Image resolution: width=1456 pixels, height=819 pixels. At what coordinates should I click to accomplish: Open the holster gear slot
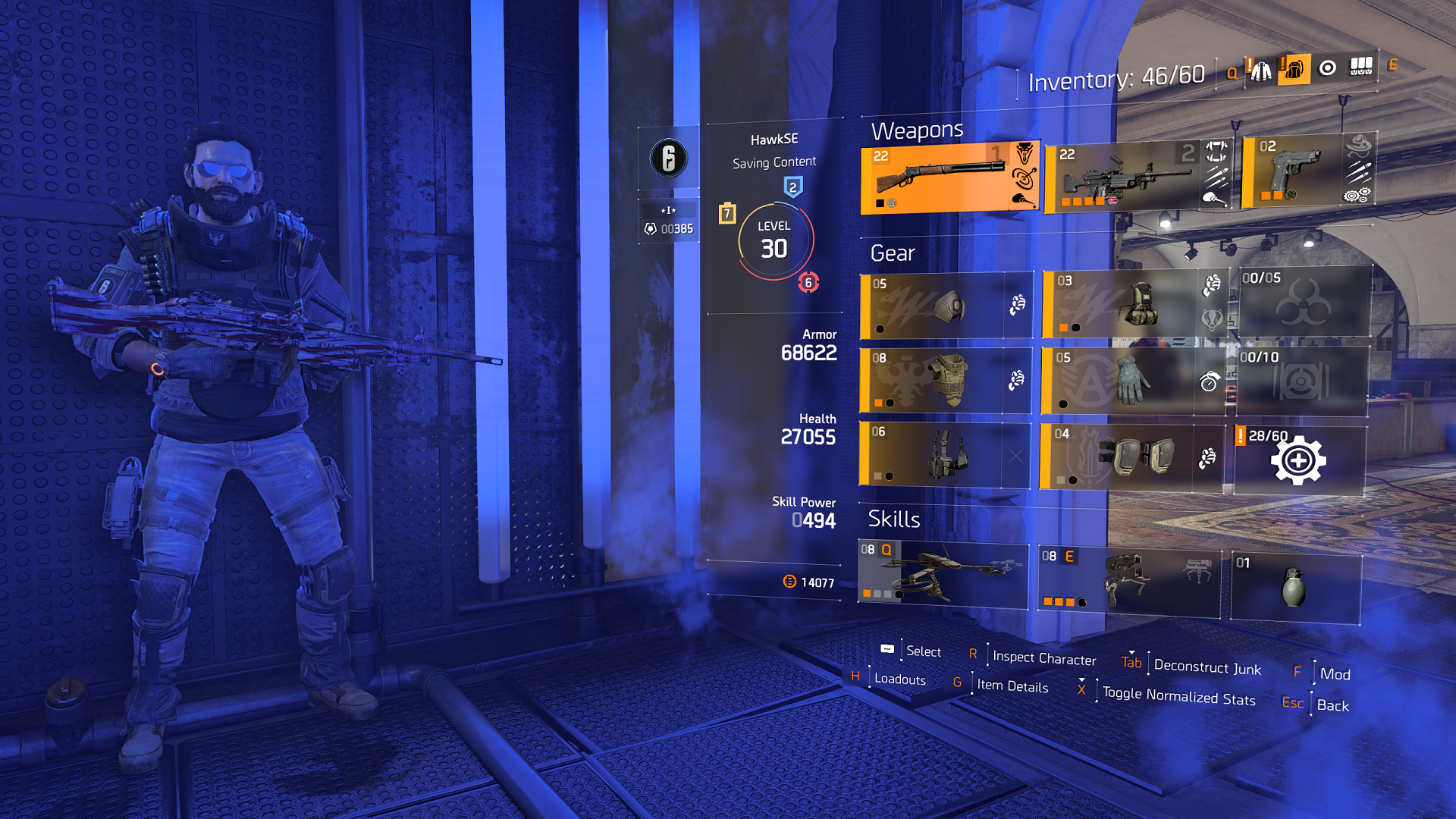pos(944,455)
